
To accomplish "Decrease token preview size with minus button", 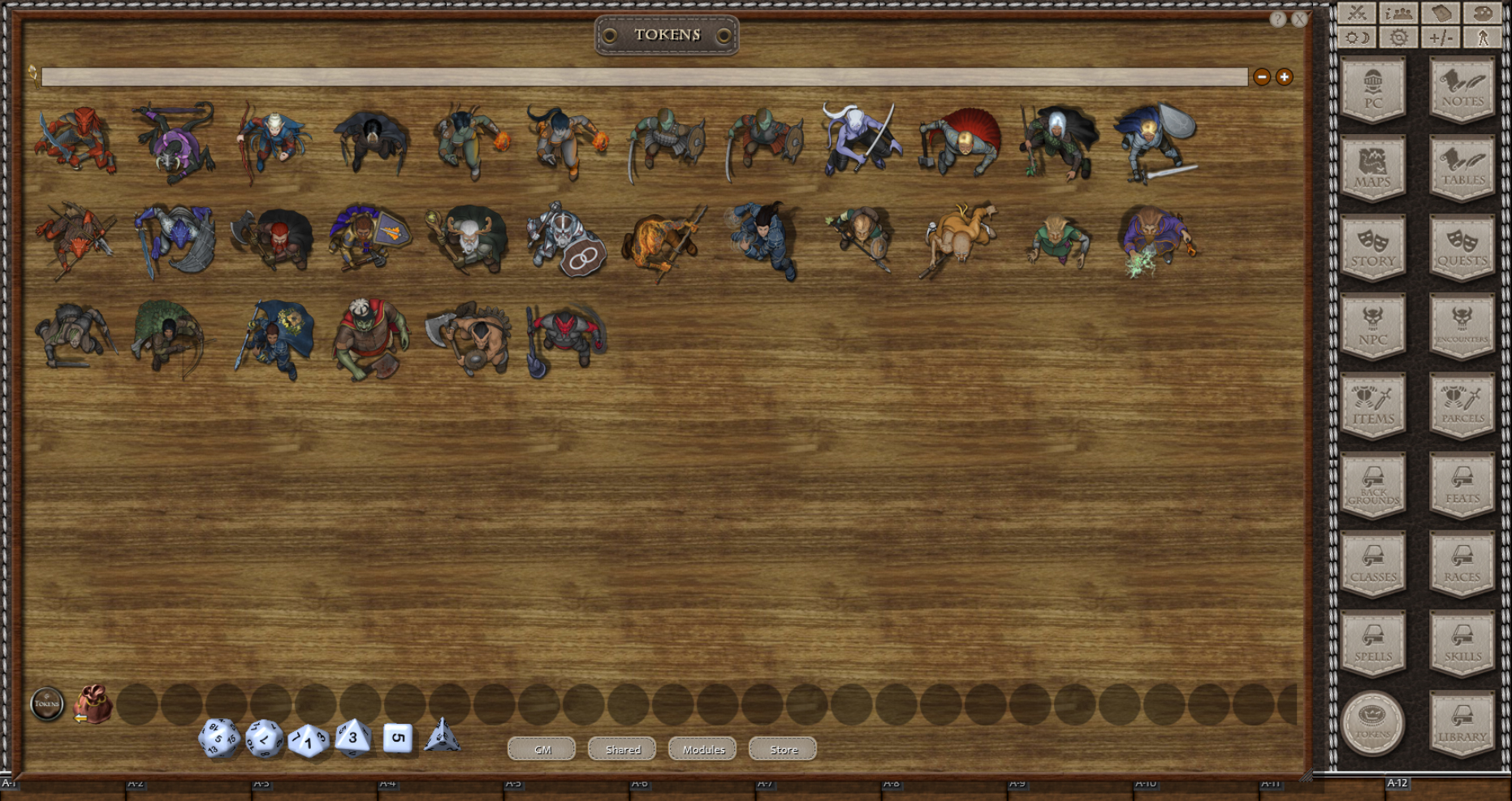I will coord(1262,77).
